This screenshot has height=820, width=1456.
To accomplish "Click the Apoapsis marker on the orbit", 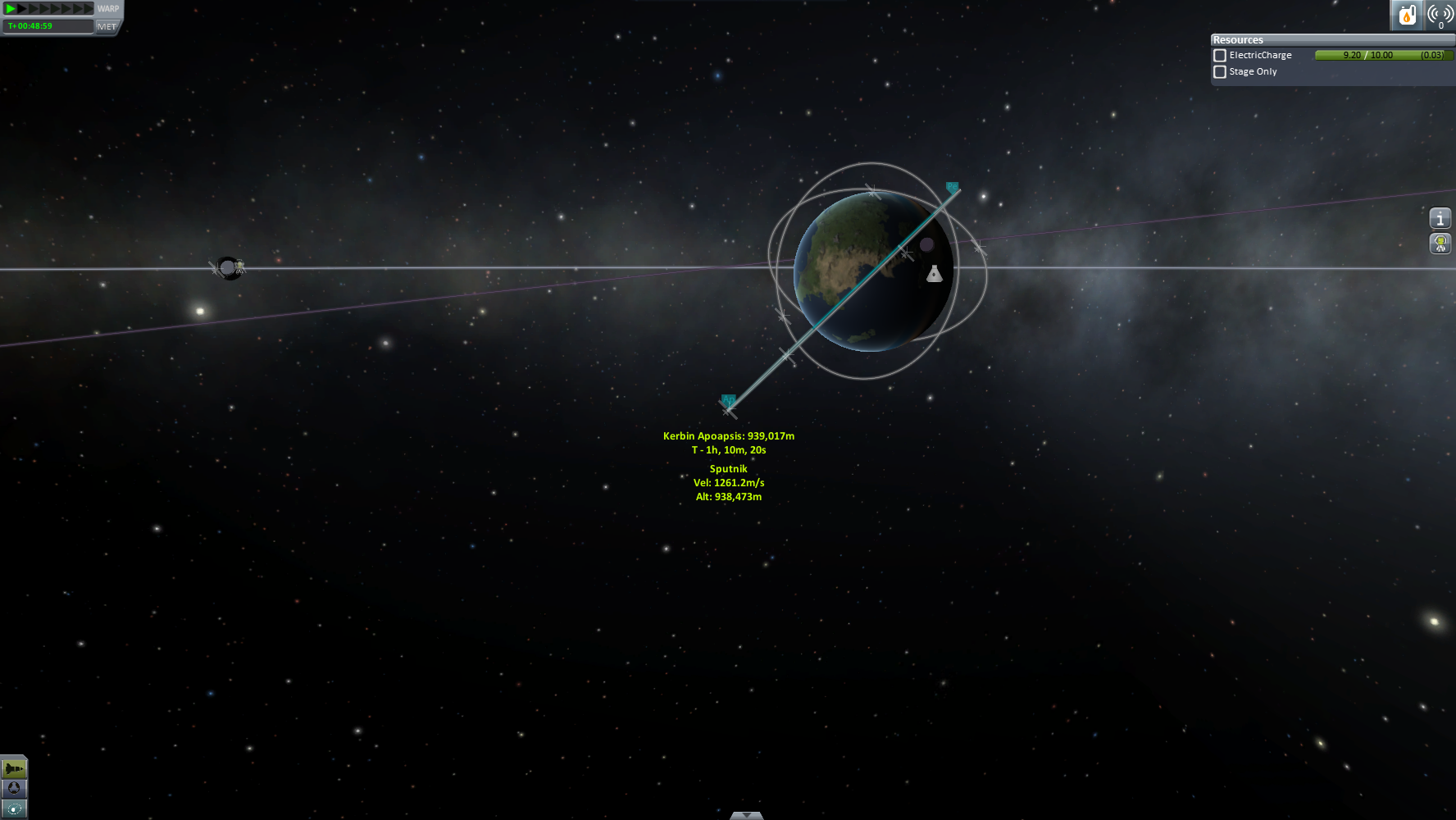I will (728, 400).
